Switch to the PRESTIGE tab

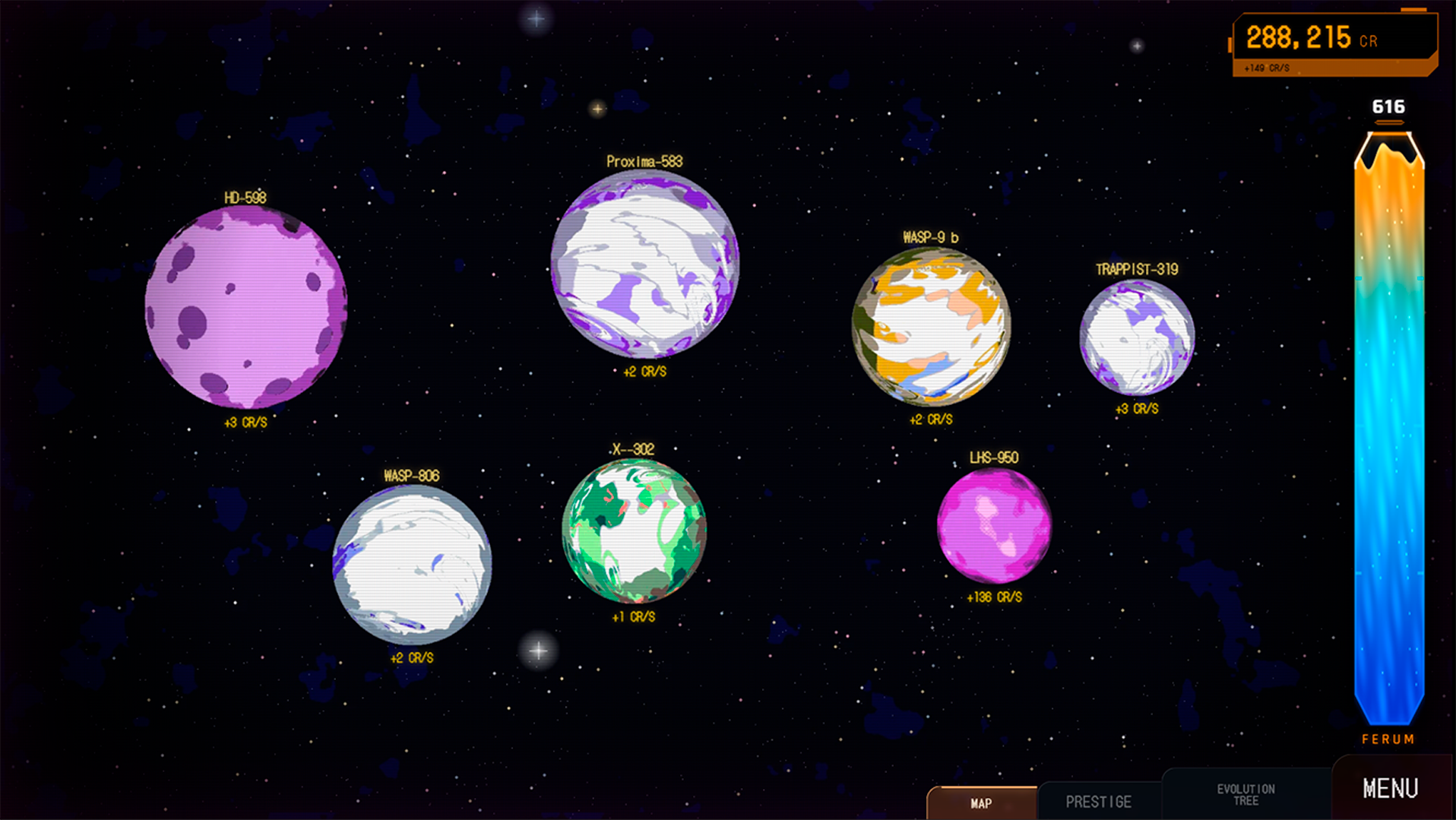pyautogui.click(x=1100, y=800)
